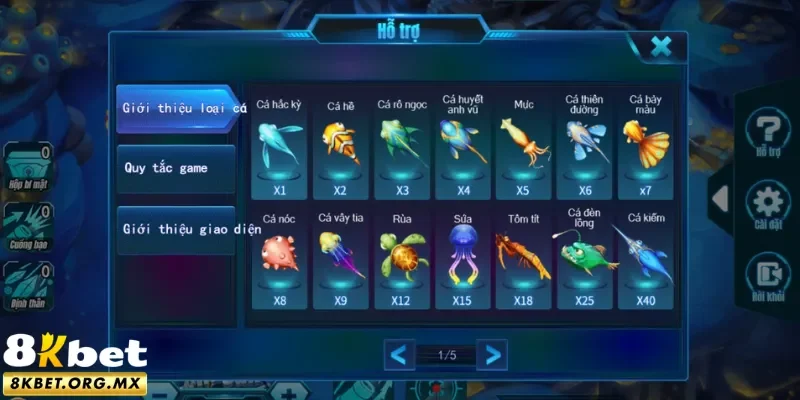Click the Cá đèn lồng X25 card
This screenshot has height=400, width=800.
pyautogui.click(x=585, y=258)
